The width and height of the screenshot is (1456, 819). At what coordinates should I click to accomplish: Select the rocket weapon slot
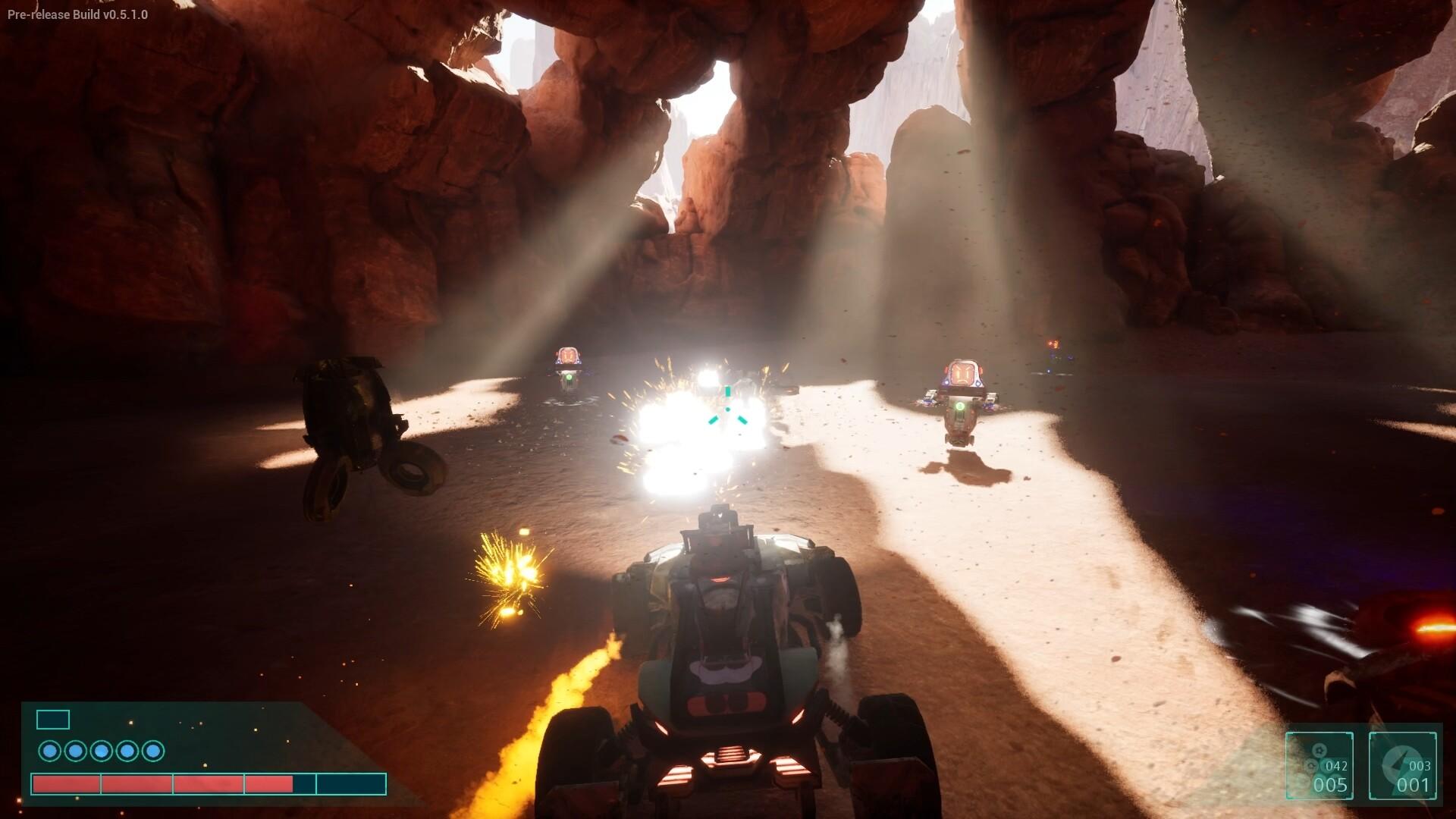click(x=1402, y=765)
